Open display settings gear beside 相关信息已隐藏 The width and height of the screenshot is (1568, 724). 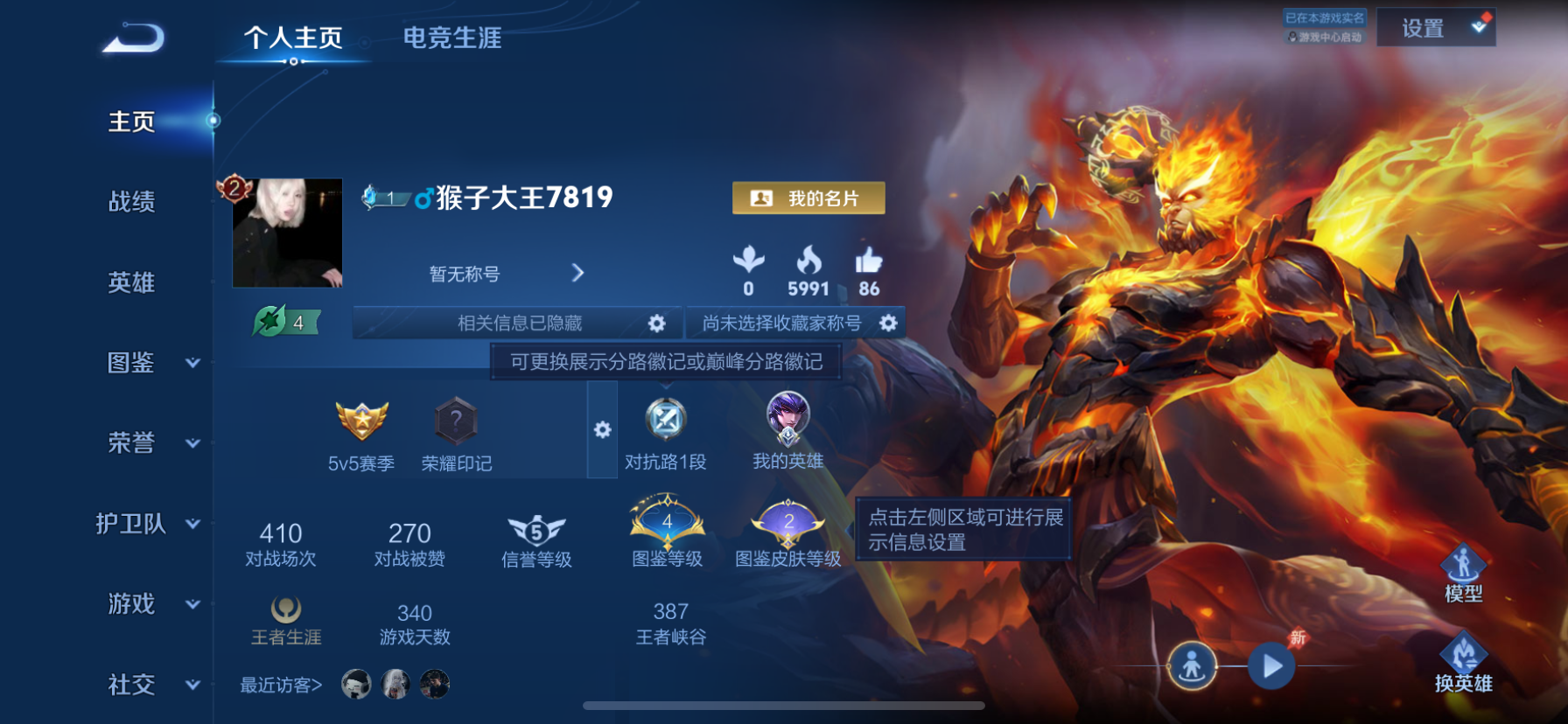tap(657, 323)
